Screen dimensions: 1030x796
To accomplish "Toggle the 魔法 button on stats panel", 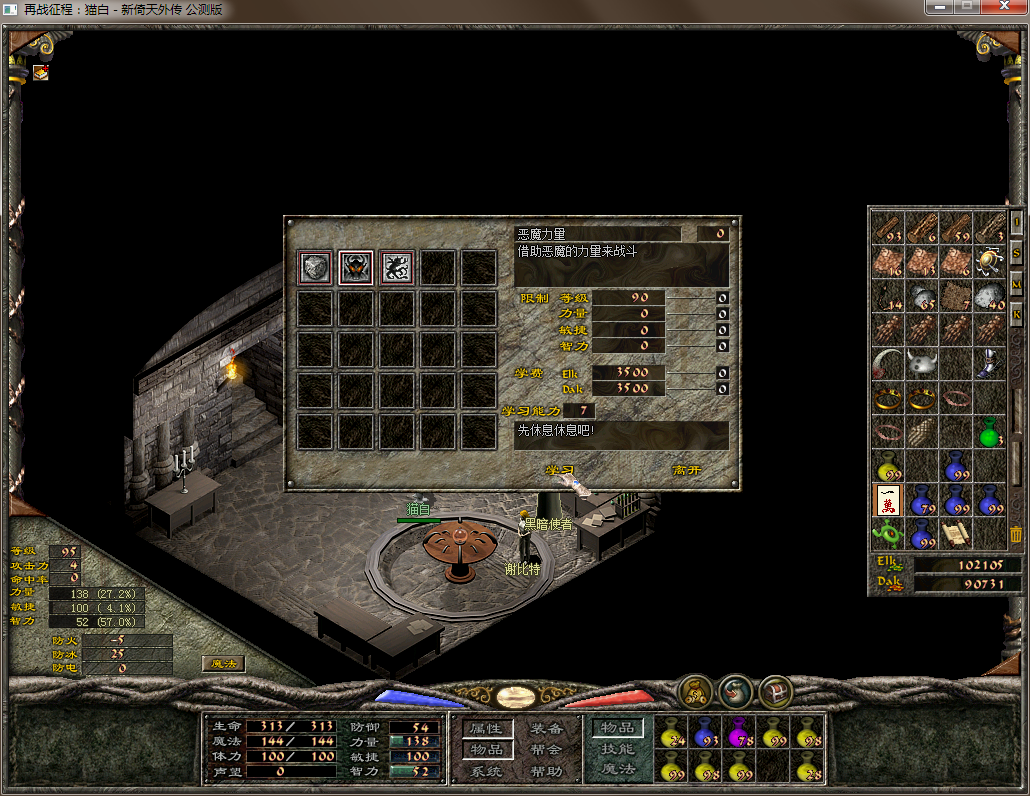I will [223, 663].
